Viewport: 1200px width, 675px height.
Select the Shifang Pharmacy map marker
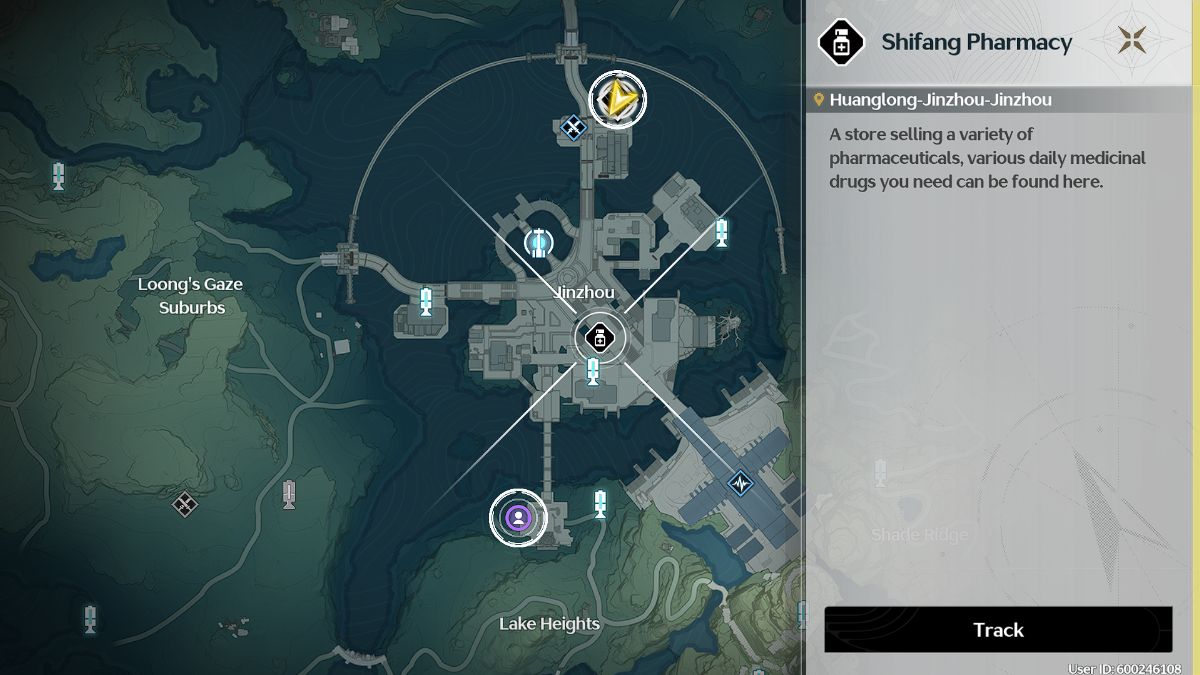coord(599,337)
